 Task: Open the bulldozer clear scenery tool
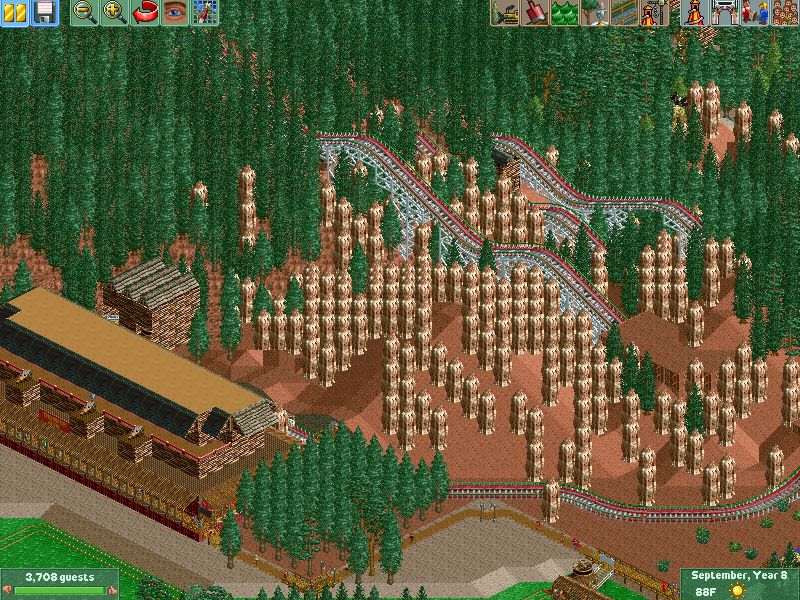504,12
